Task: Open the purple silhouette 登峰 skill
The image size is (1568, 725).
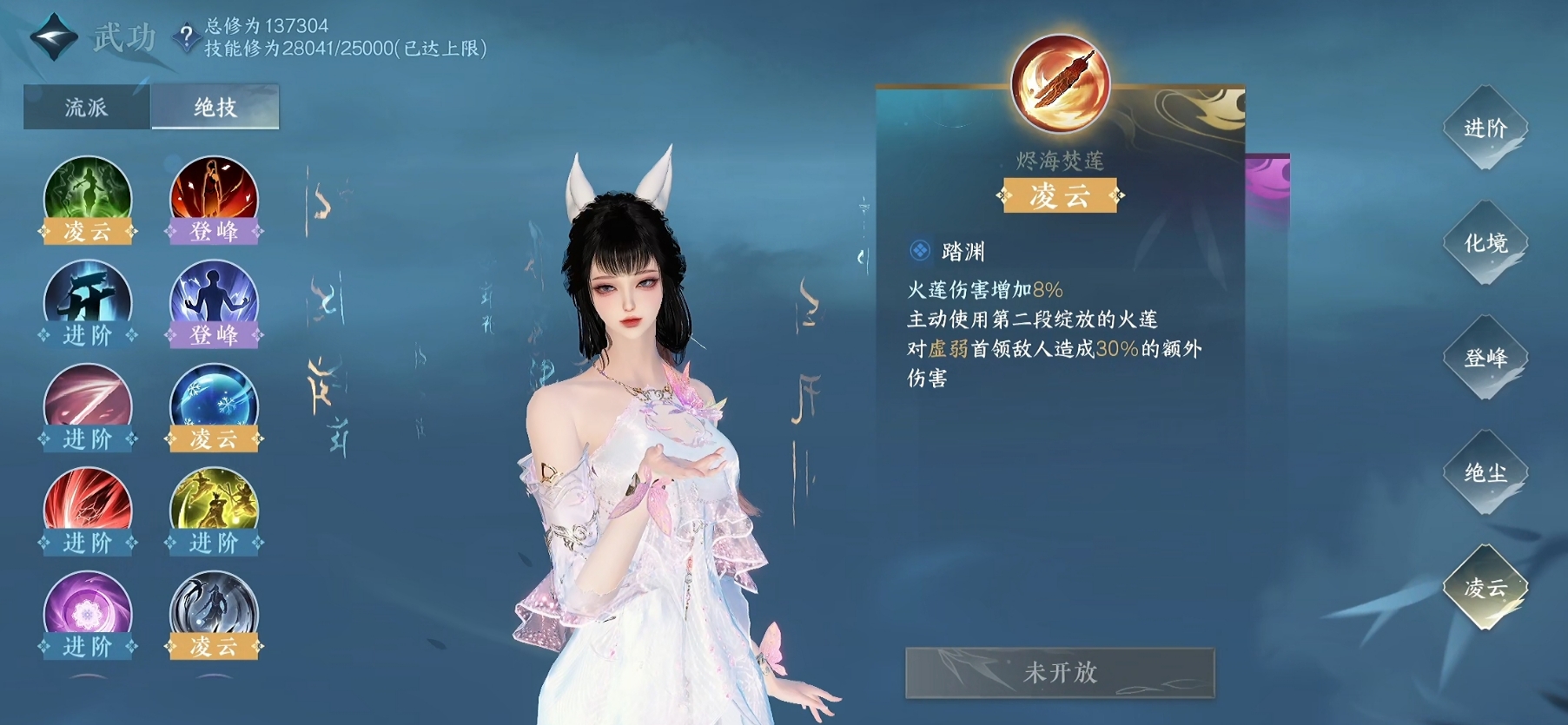Action: (x=214, y=299)
